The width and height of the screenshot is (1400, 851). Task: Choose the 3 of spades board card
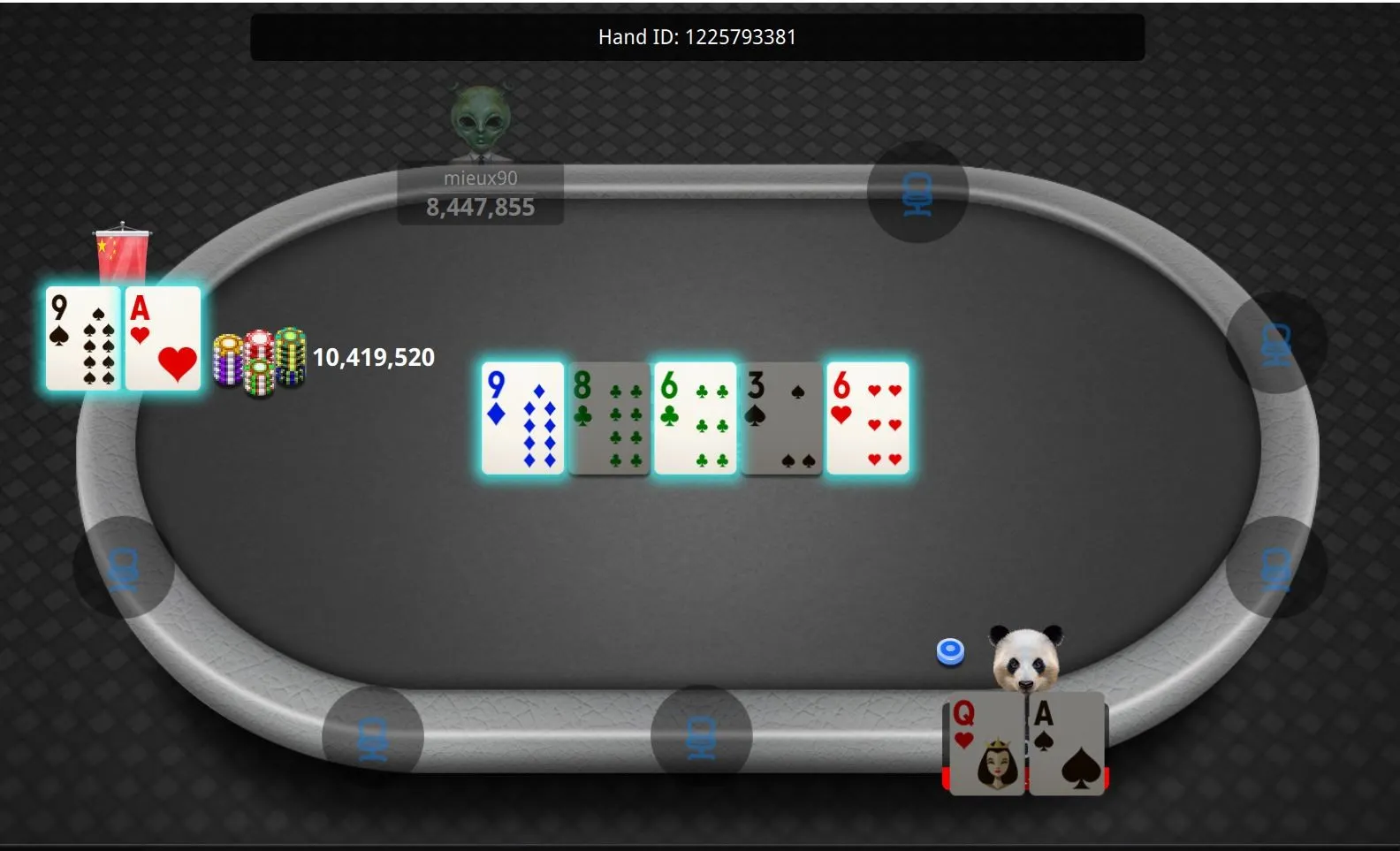781,418
